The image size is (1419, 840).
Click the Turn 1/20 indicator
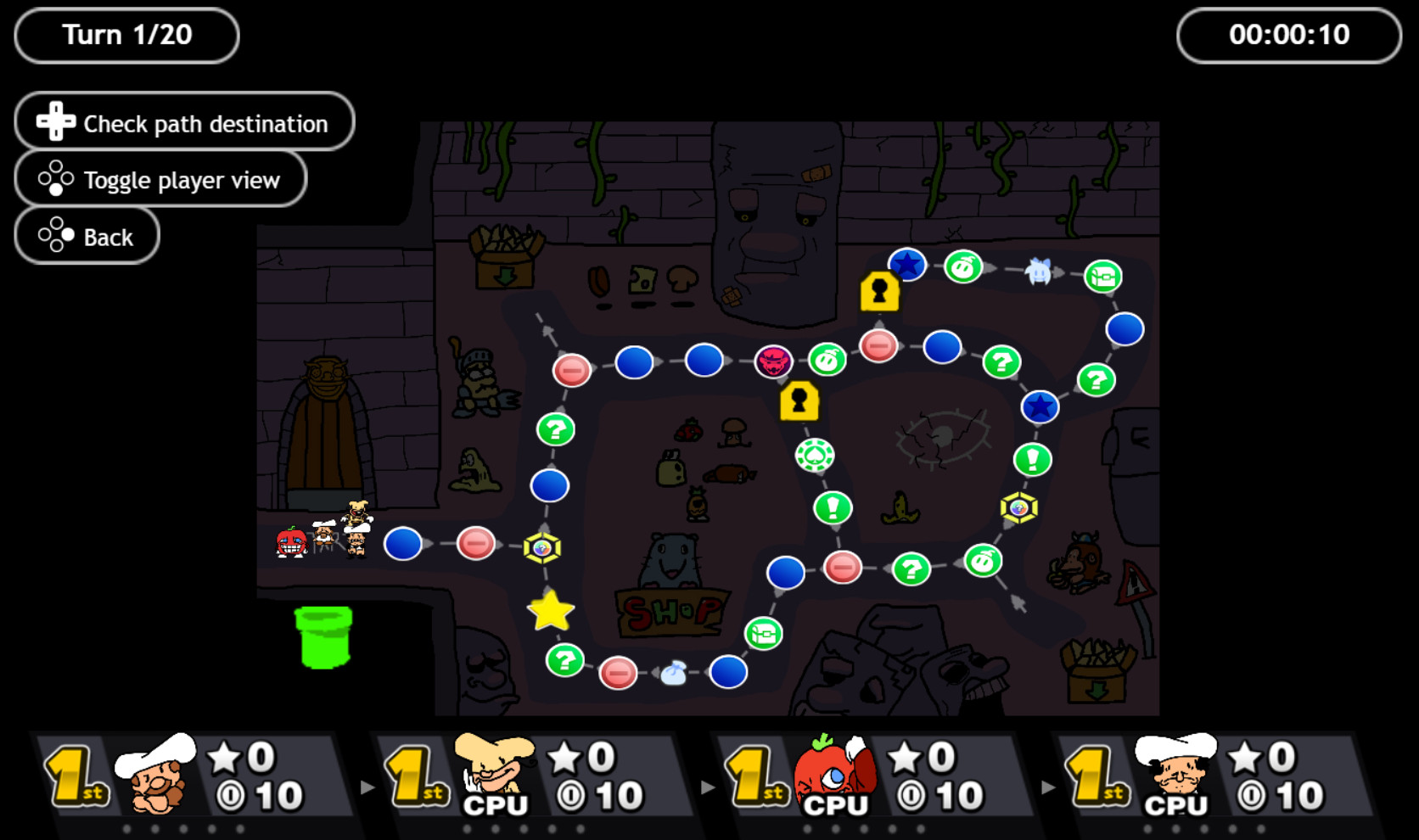pos(126,35)
